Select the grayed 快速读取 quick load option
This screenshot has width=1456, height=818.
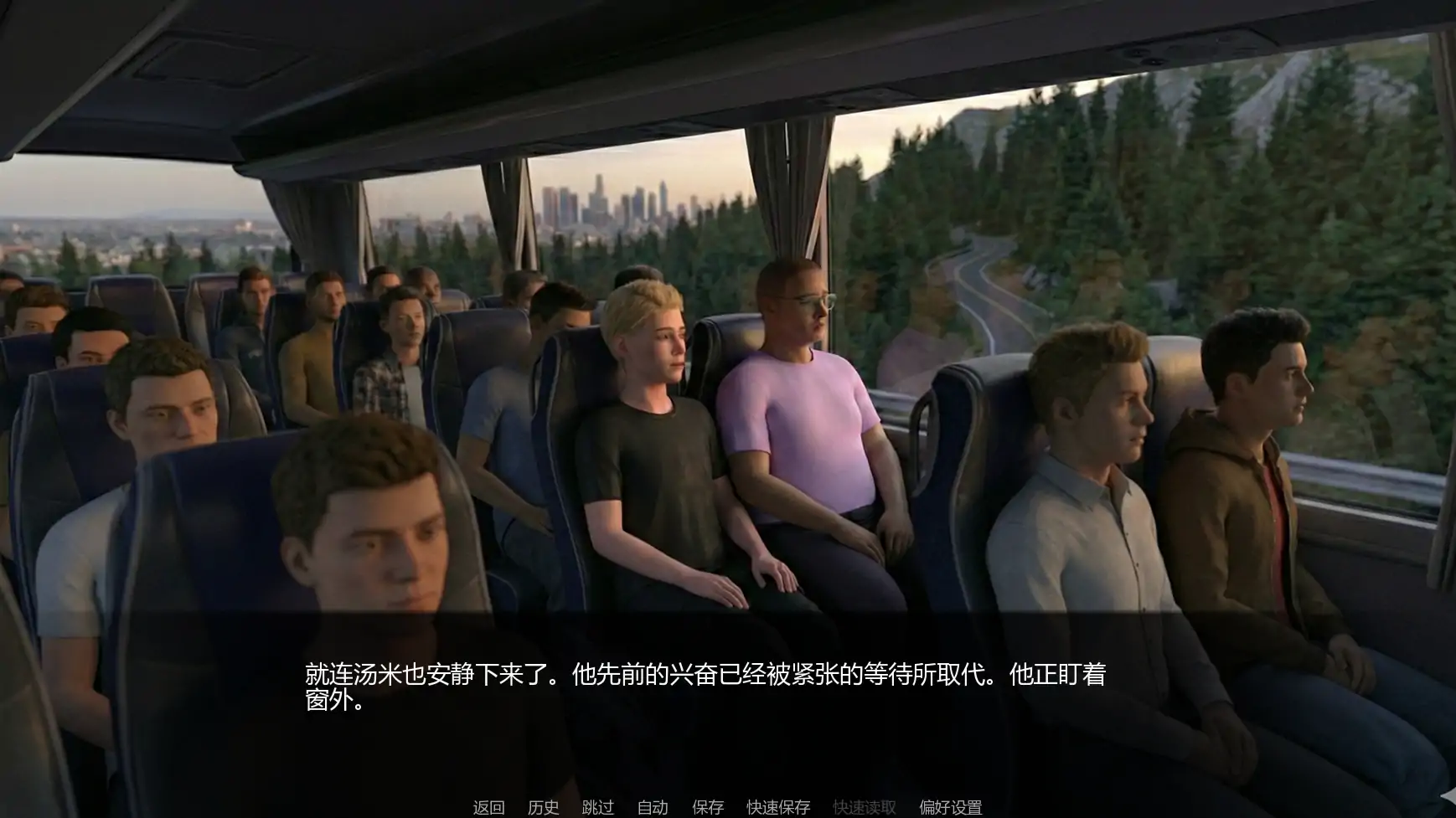864,807
